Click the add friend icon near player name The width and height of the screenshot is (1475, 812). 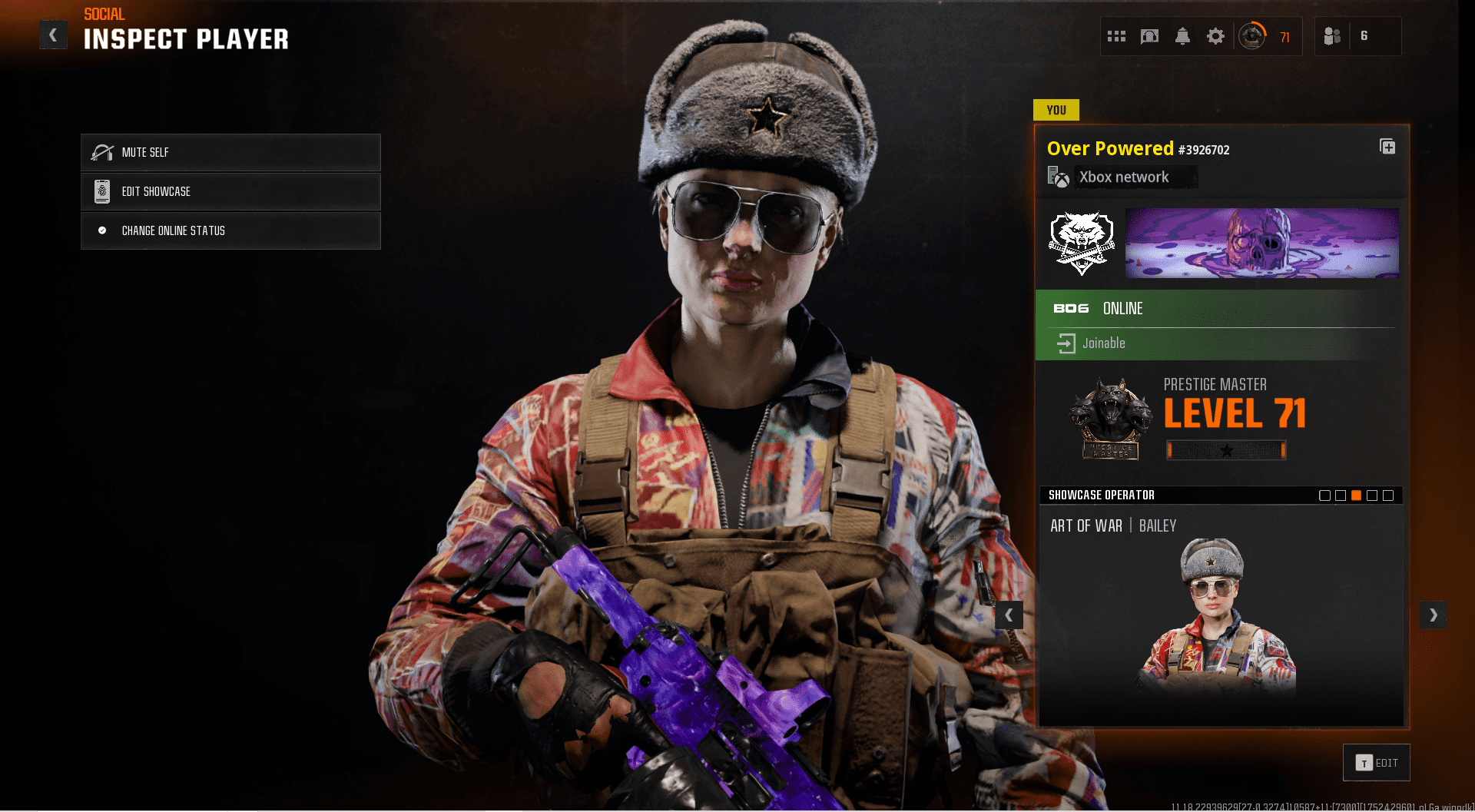tap(1387, 147)
